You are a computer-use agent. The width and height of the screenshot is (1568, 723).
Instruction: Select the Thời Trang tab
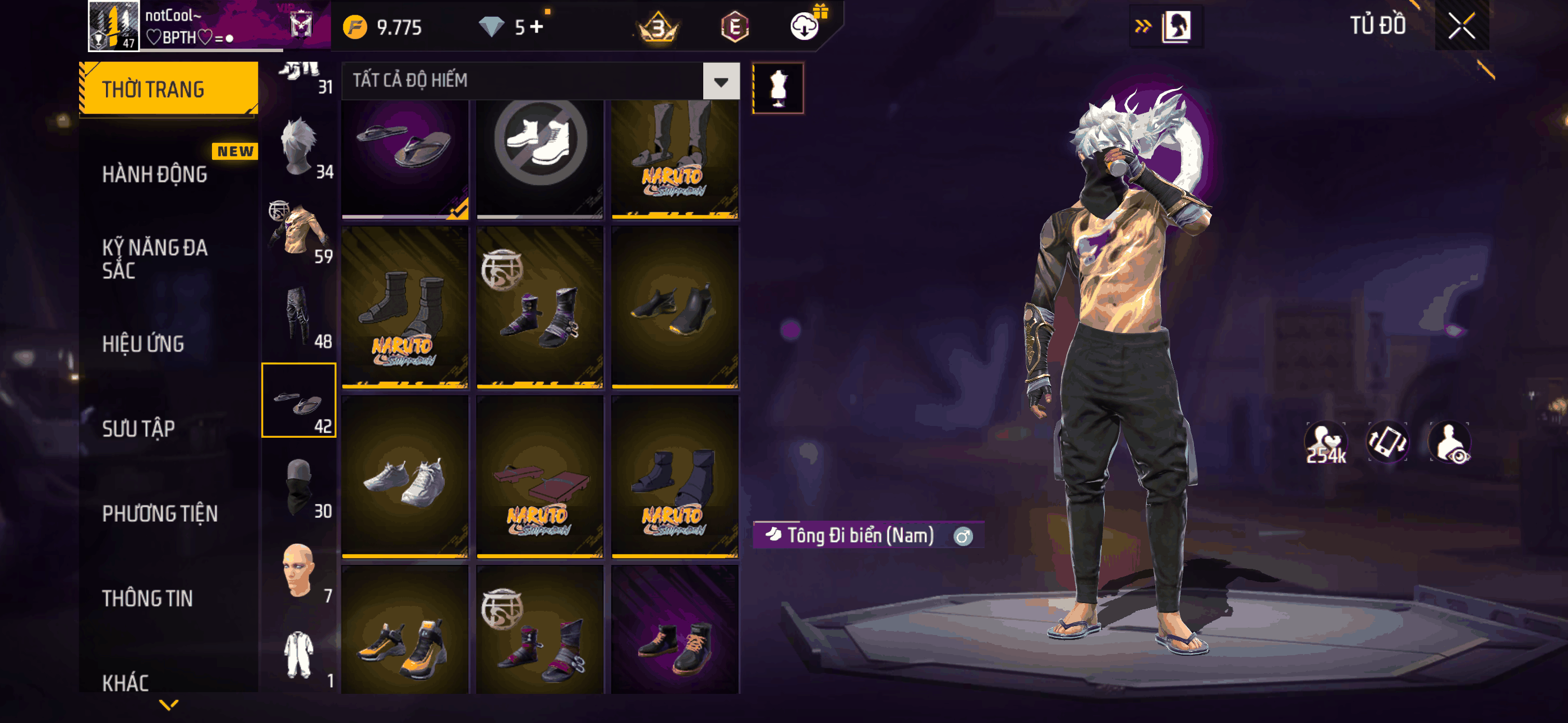click(x=169, y=89)
